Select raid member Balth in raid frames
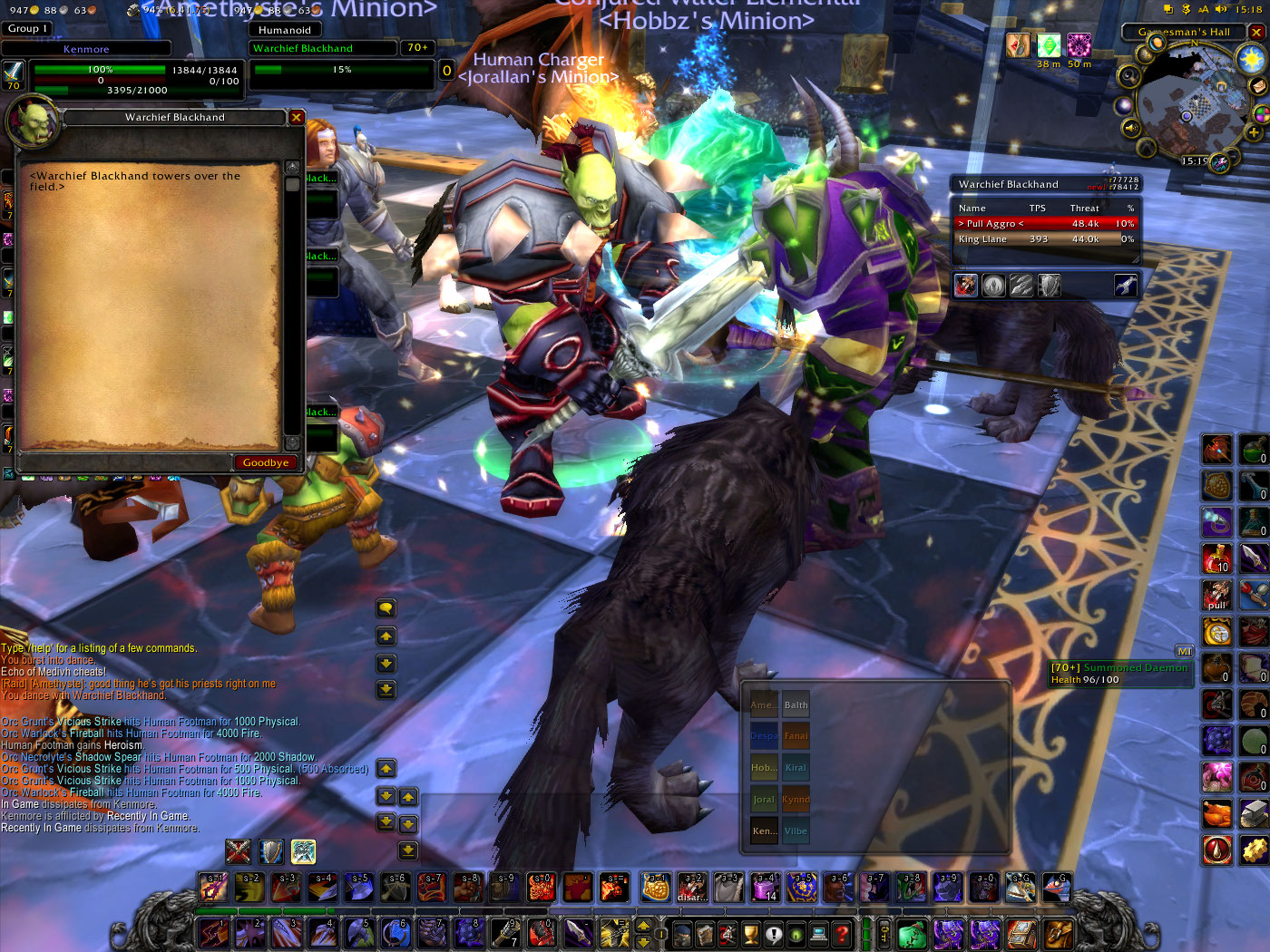The height and width of the screenshot is (952, 1270). coord(796,704)
